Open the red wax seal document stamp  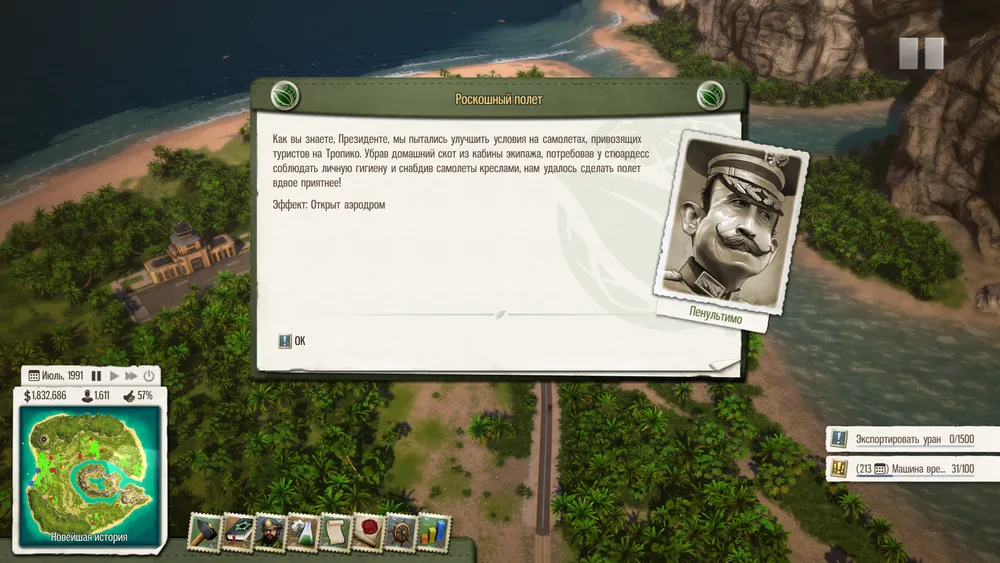pos(367,533)
